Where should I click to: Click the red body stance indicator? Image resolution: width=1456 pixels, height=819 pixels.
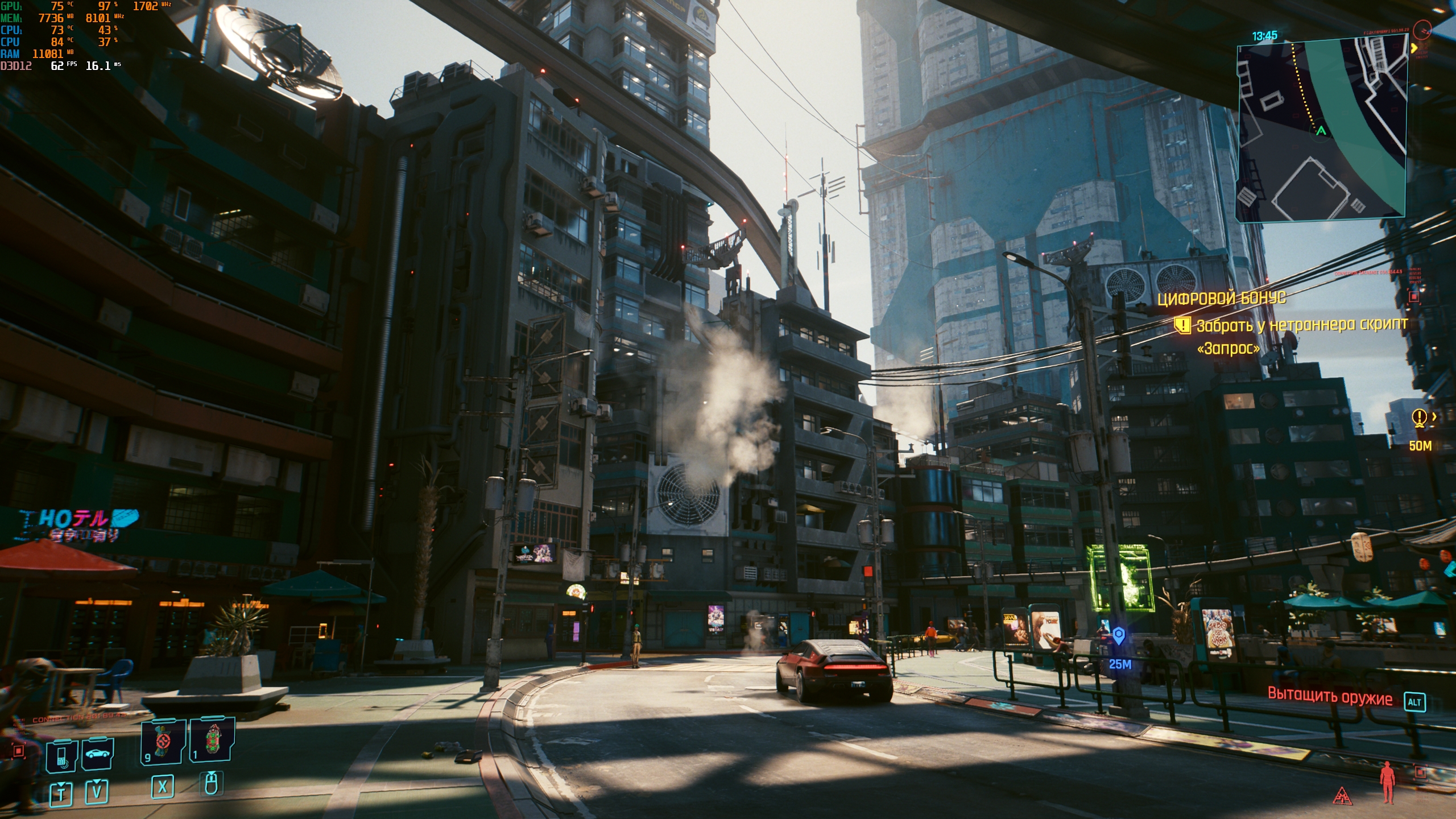click(1388, 781)
